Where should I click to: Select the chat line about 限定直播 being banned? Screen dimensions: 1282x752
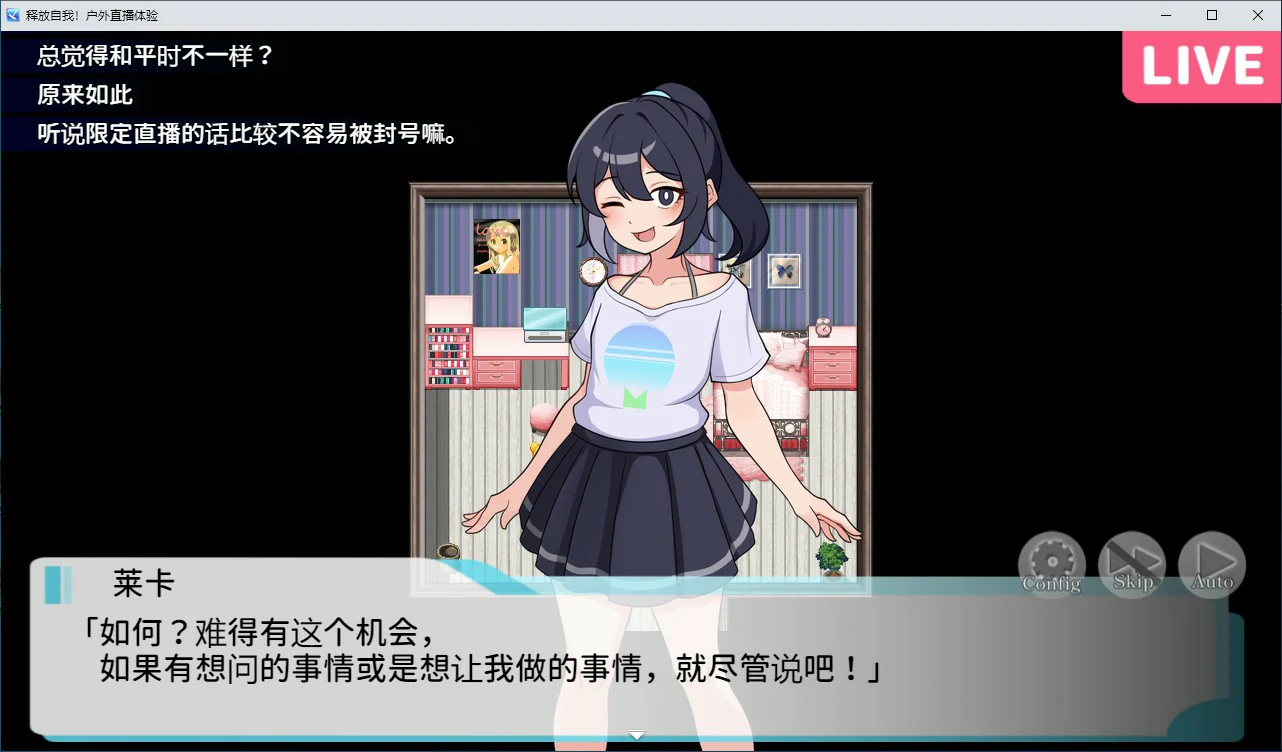pos(248,133)
